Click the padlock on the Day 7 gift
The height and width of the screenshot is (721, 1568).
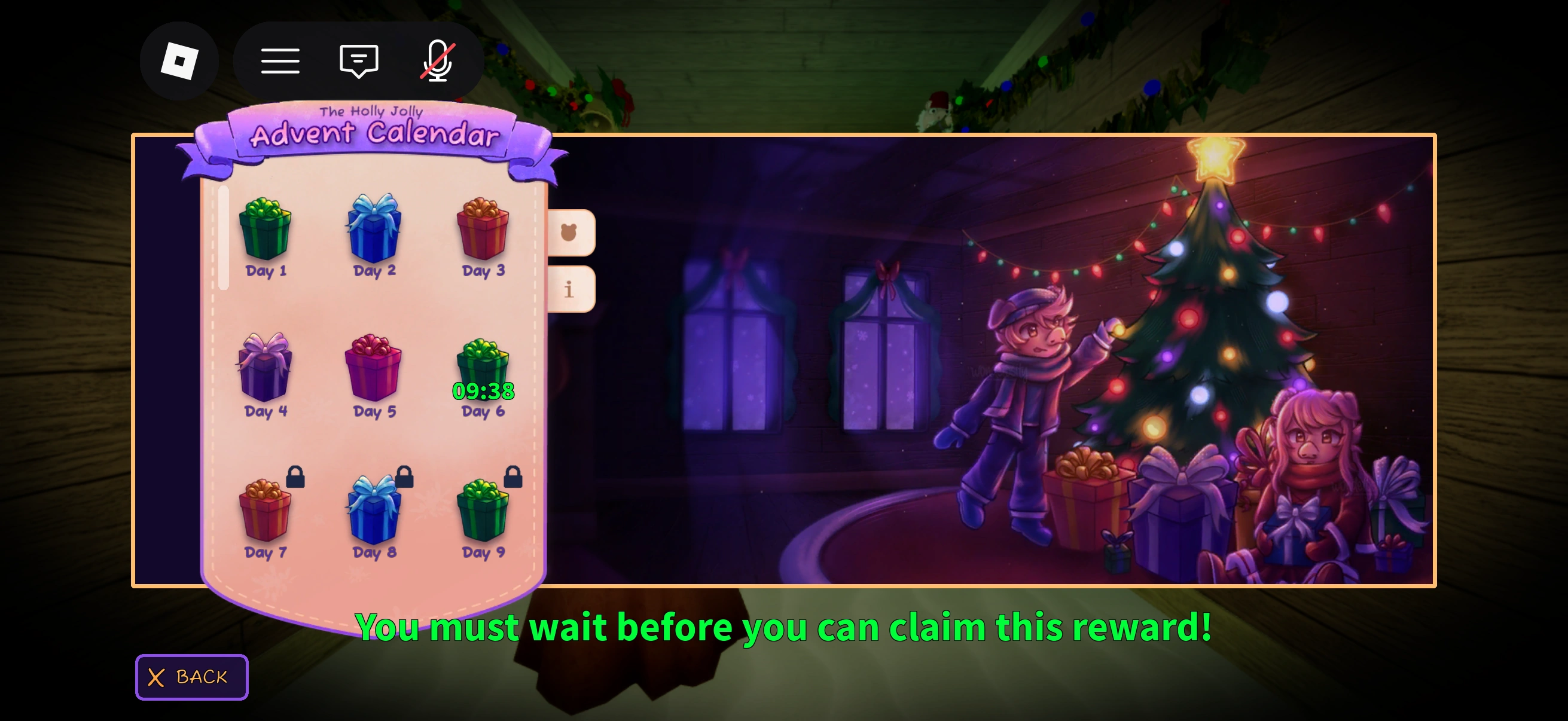tap(297, 478)
